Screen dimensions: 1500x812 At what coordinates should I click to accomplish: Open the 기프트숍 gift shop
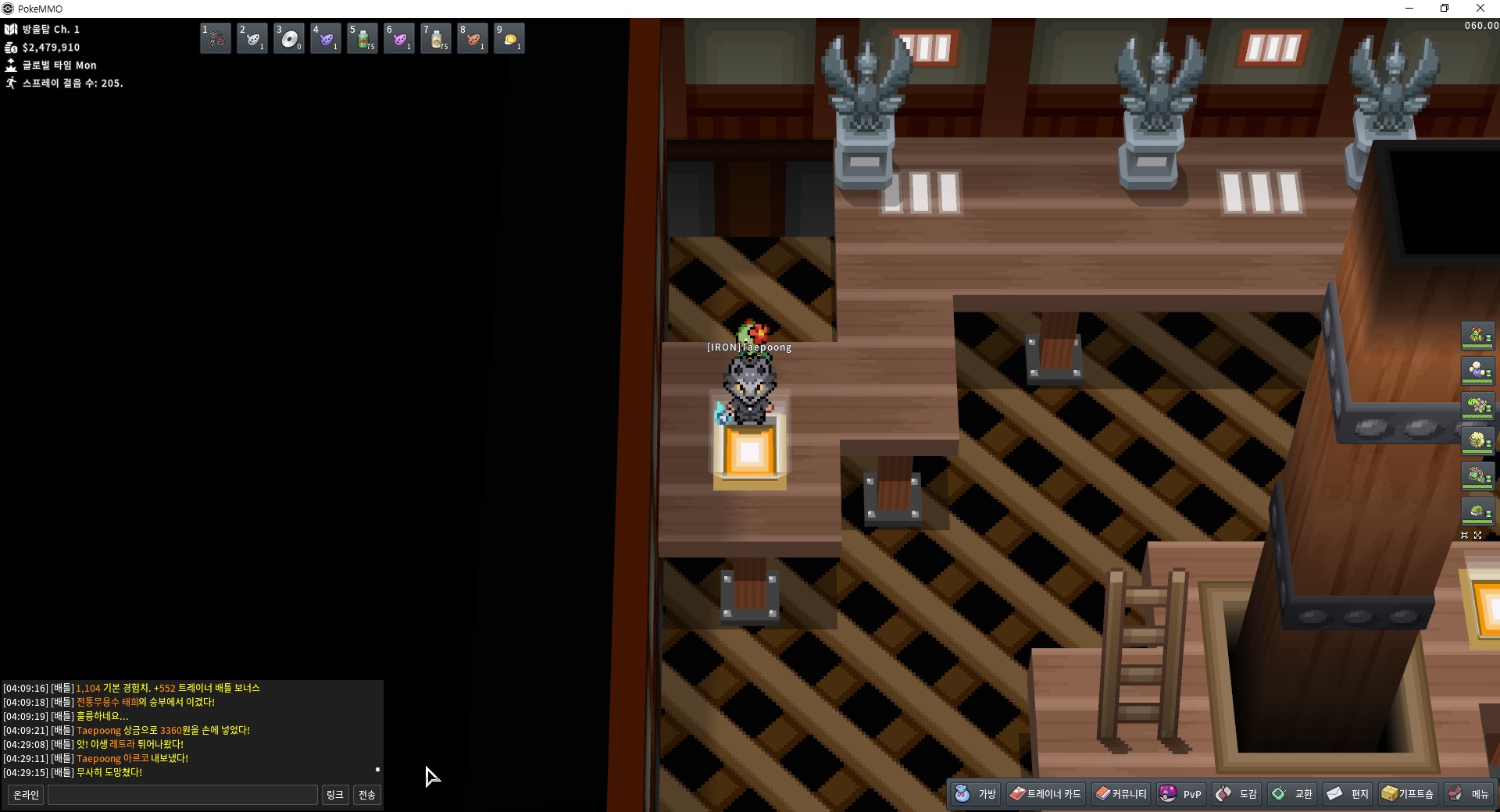[1408, 794]
